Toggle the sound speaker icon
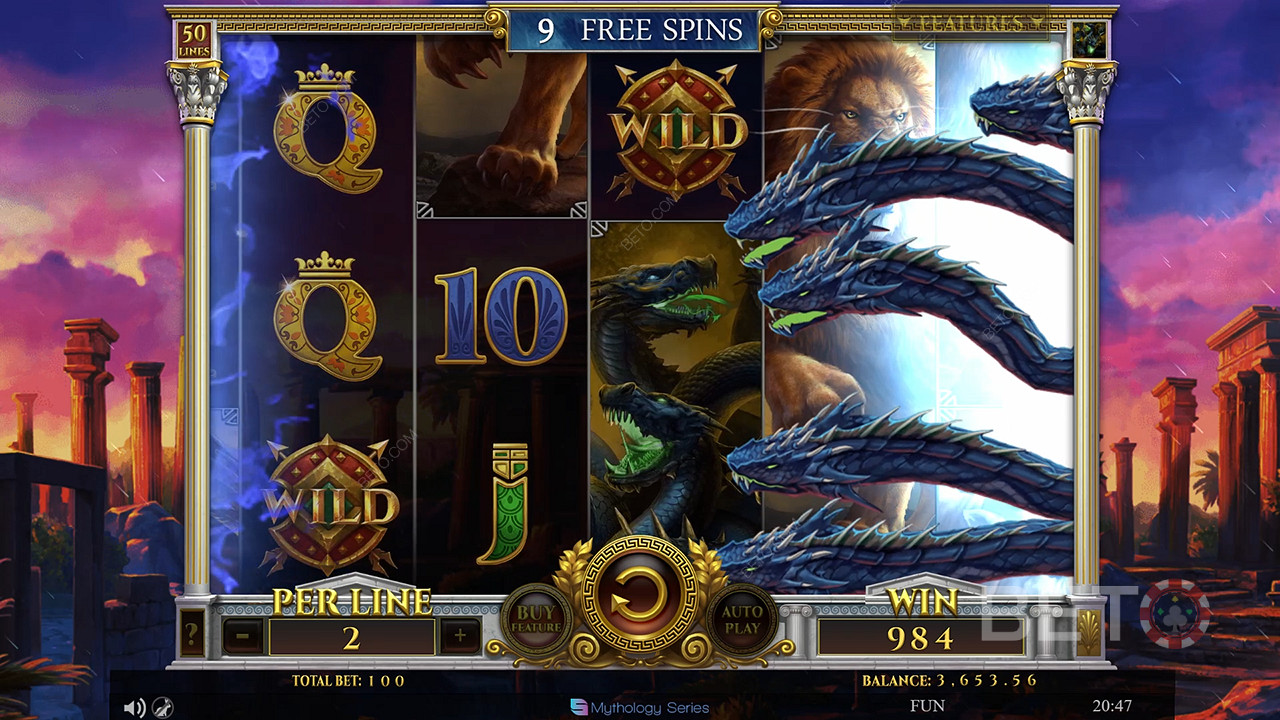The width and height of the screenshot is (1280, 720). [x=134, y=707]
